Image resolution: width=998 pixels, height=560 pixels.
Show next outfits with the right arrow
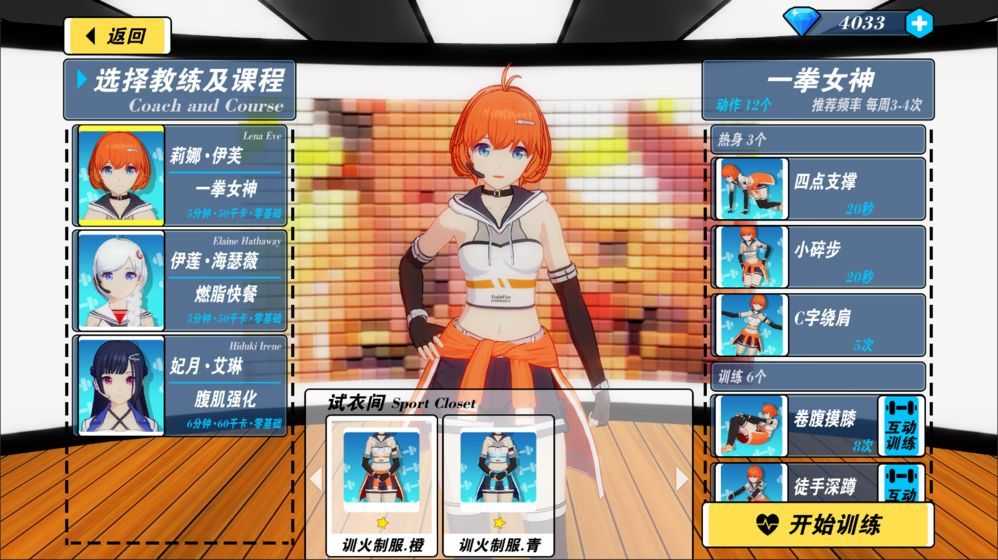682,480
